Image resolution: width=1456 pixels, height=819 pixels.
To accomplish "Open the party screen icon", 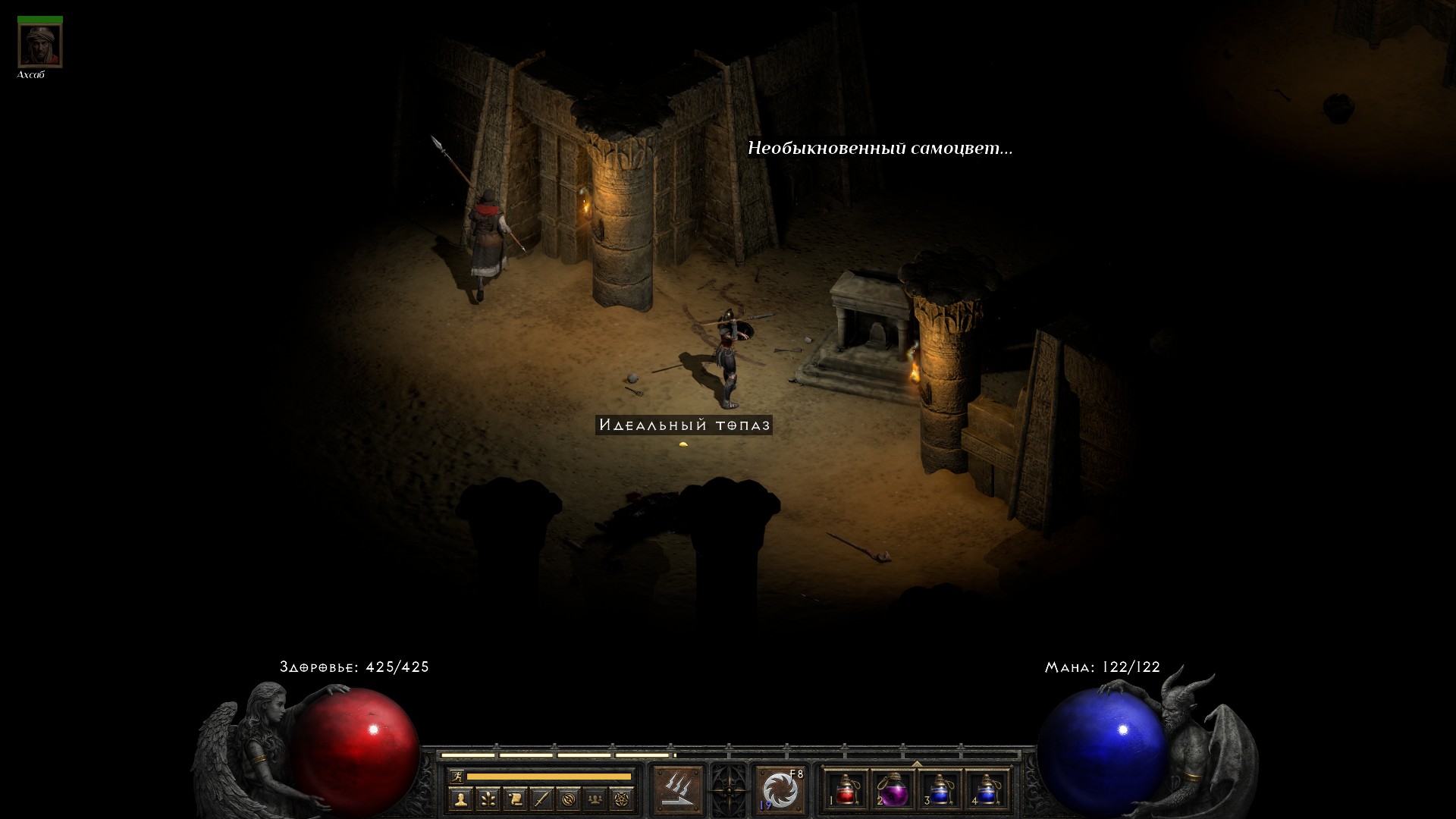I will 595,799.
